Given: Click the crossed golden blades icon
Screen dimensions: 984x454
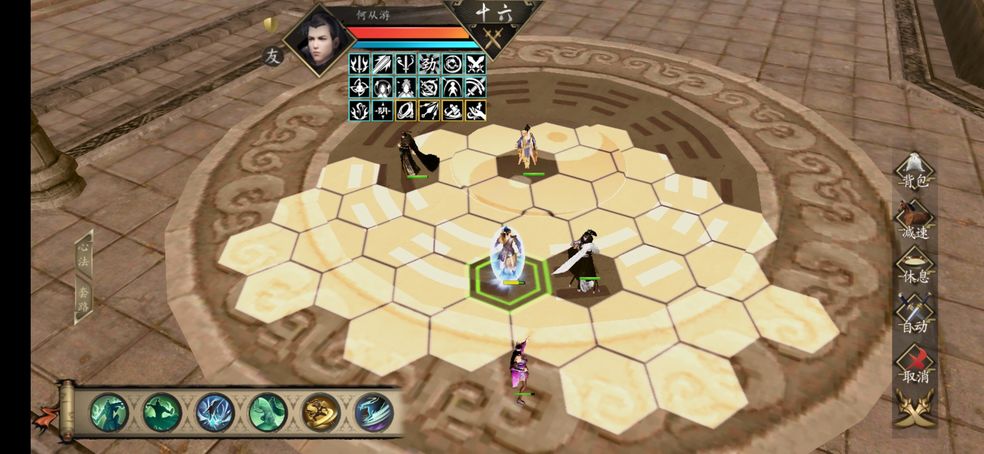Looking at the screenshot, I should click(x=914, y=408).
